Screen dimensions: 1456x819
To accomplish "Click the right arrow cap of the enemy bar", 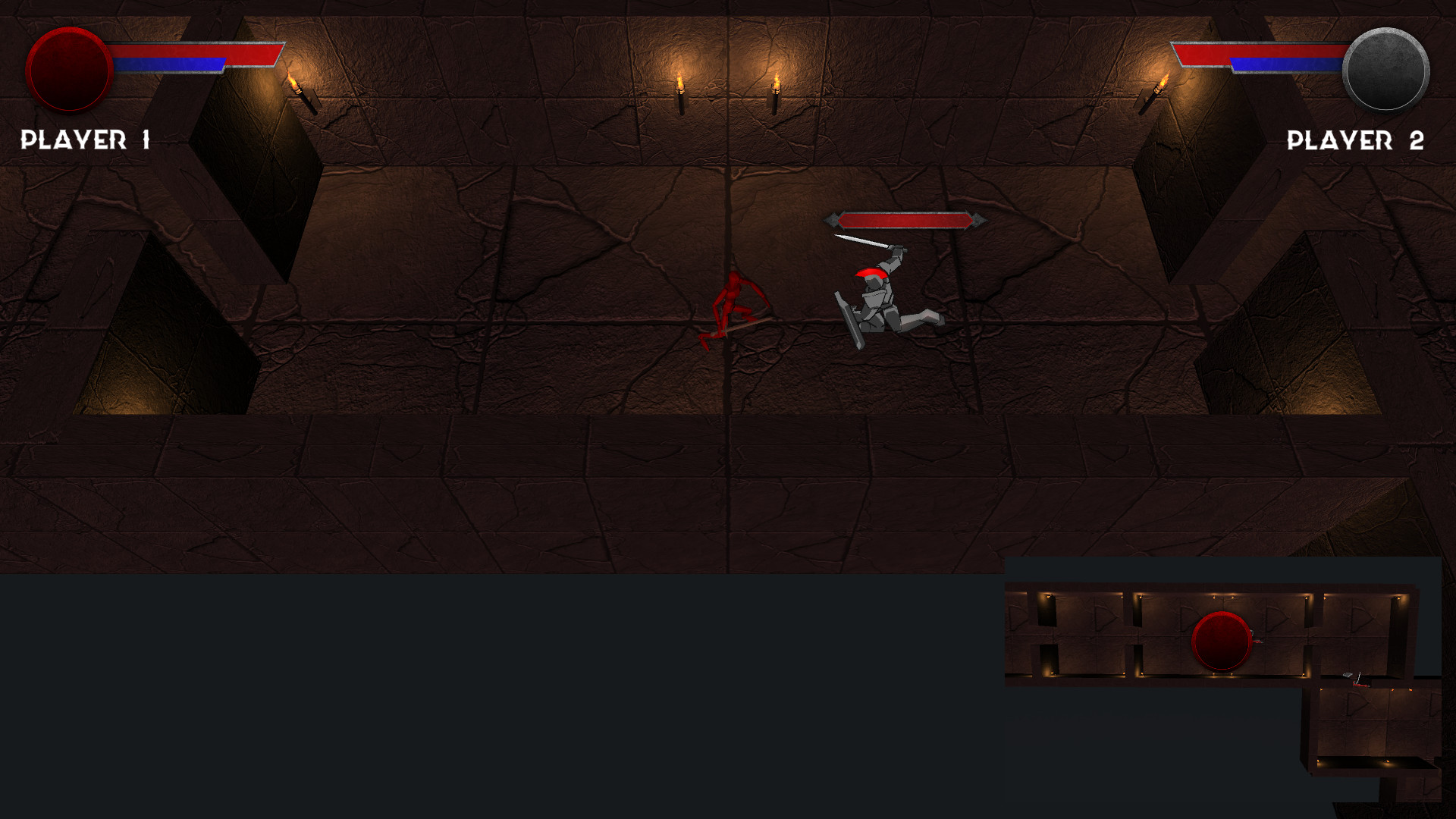I will point(979,220).
